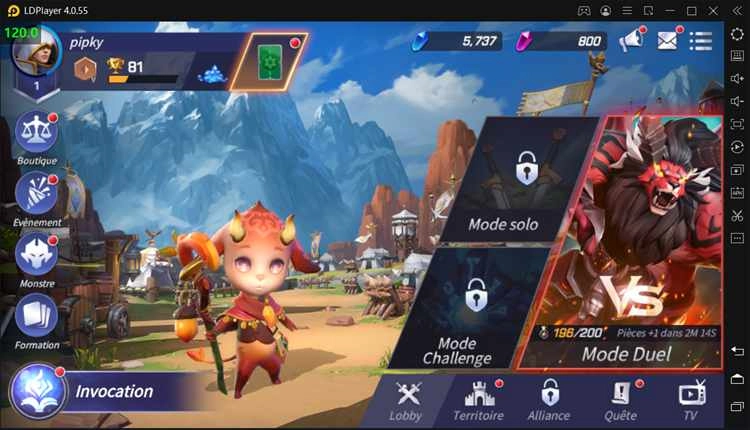Open the Formation menu
The width and height of the screenshot is (750, 430).
point(37,316)
